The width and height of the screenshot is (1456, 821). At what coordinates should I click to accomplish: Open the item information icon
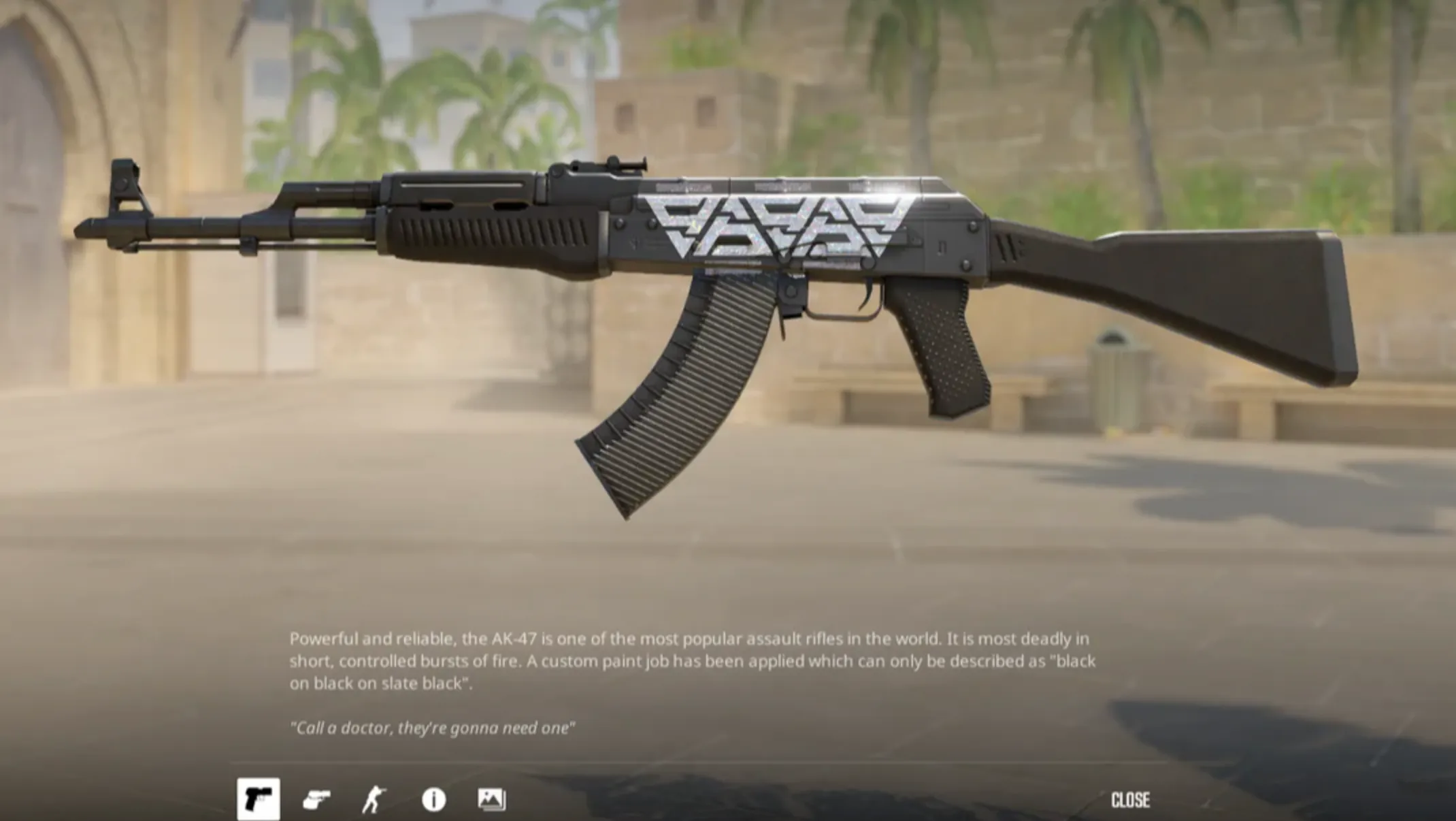point(433,799)
